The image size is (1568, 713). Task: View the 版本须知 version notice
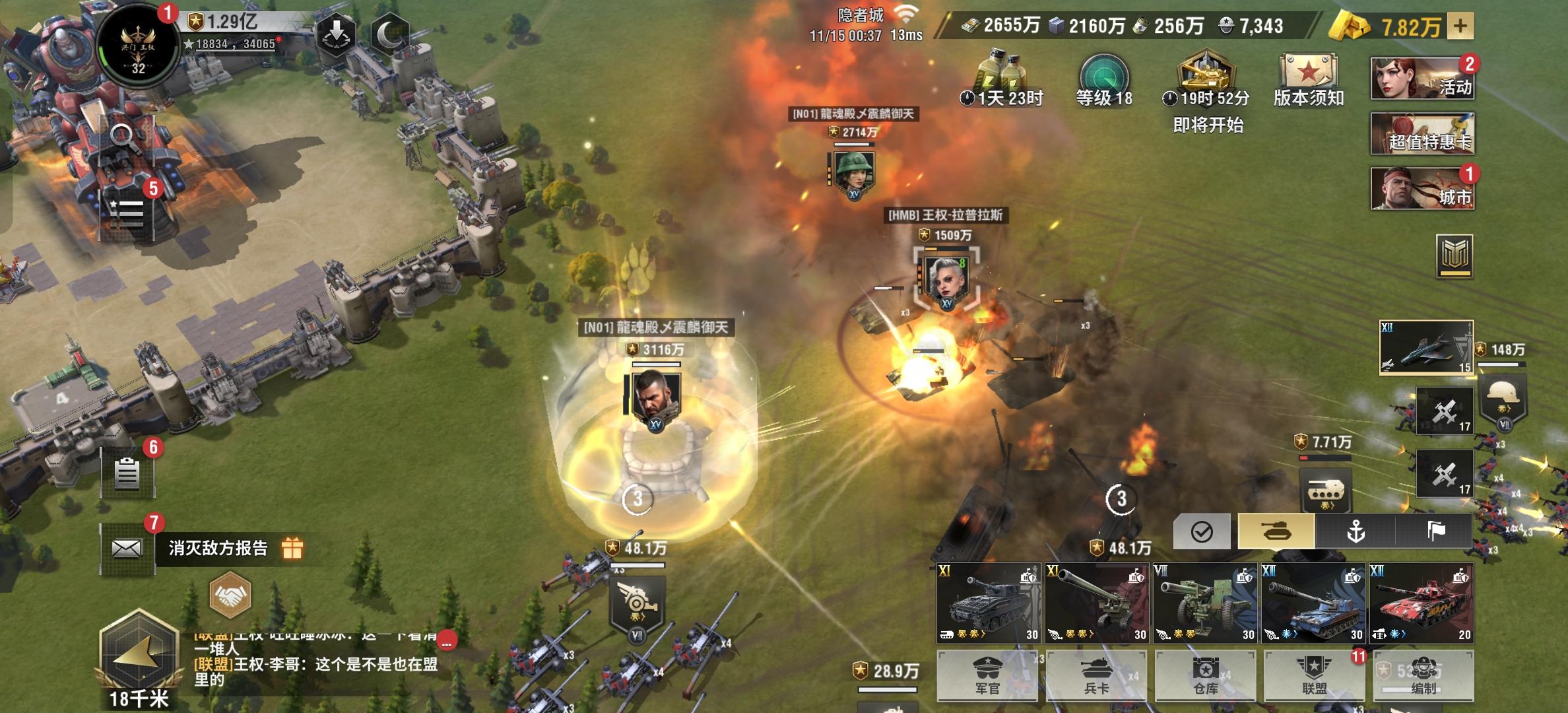[1308, 81]
